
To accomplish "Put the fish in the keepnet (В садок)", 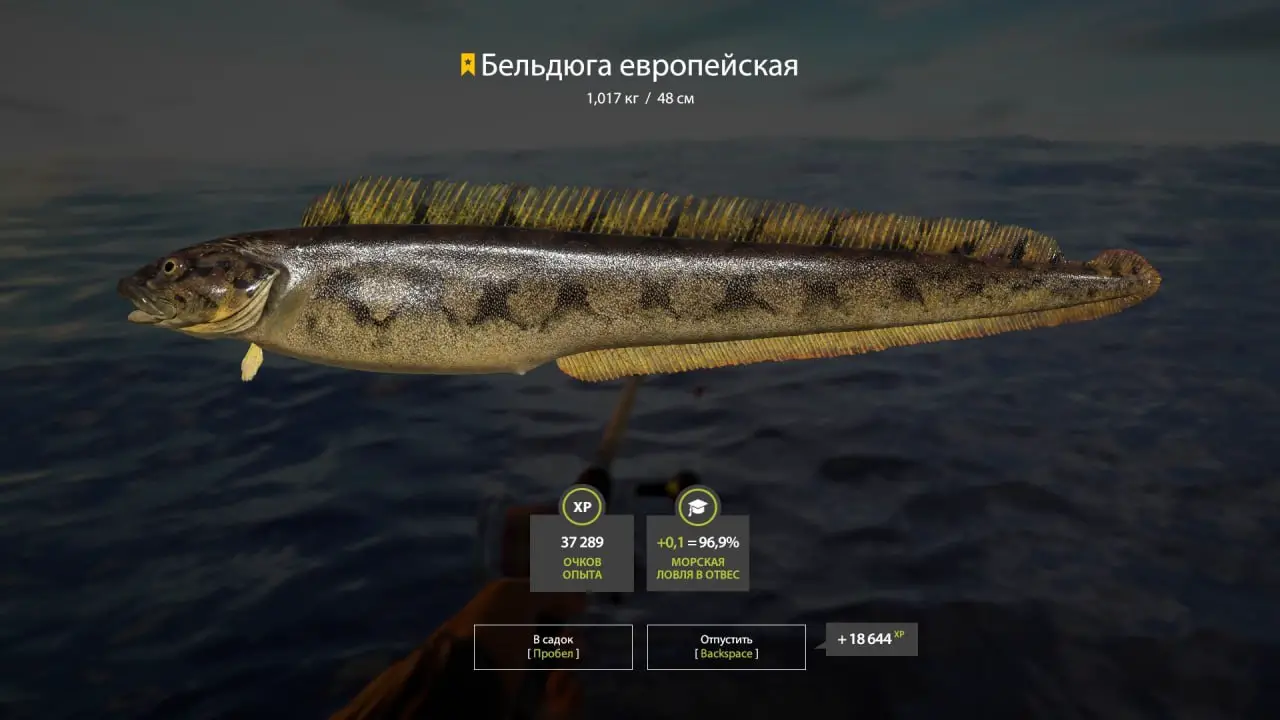I will click(553, 647).
